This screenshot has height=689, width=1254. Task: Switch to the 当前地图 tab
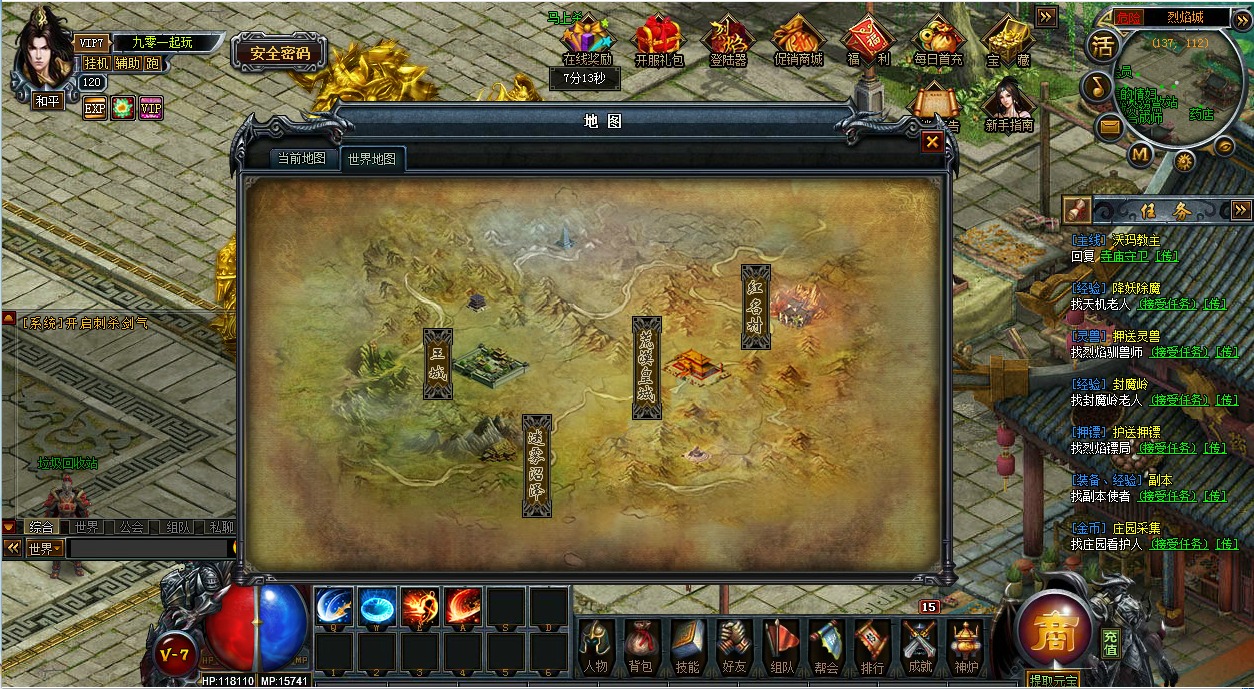coord(301,158)
